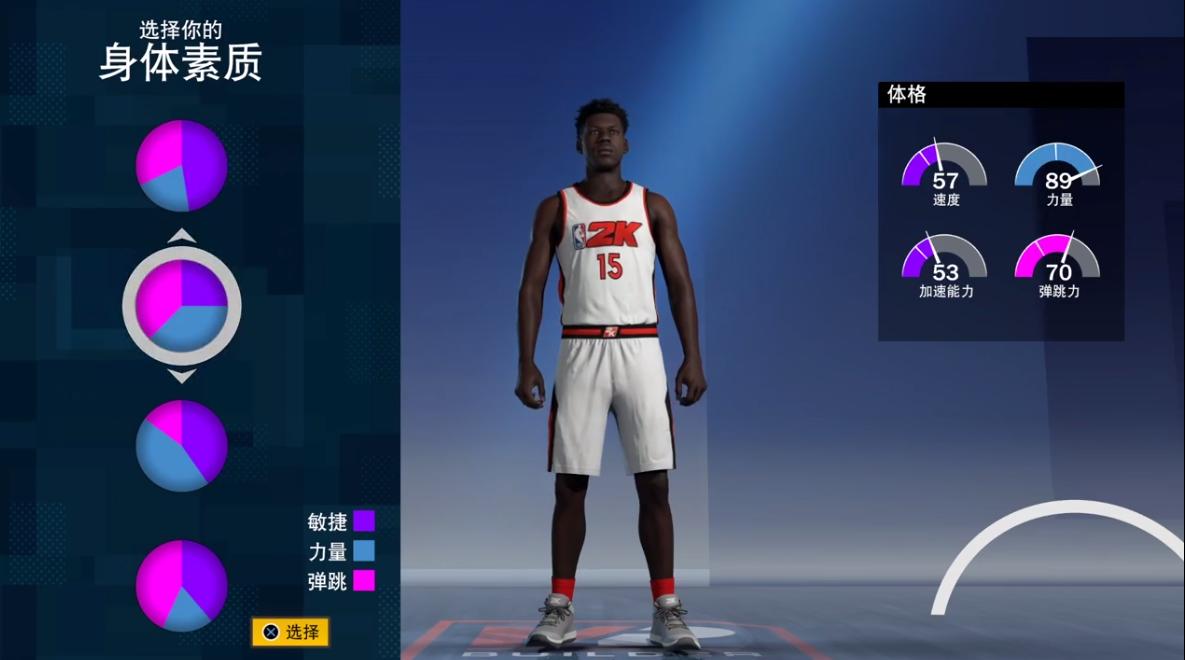This screenshot has width=1185, height=660.
Task: Click the down arrow below the ringed pie
Action: [x=182, y=376]
